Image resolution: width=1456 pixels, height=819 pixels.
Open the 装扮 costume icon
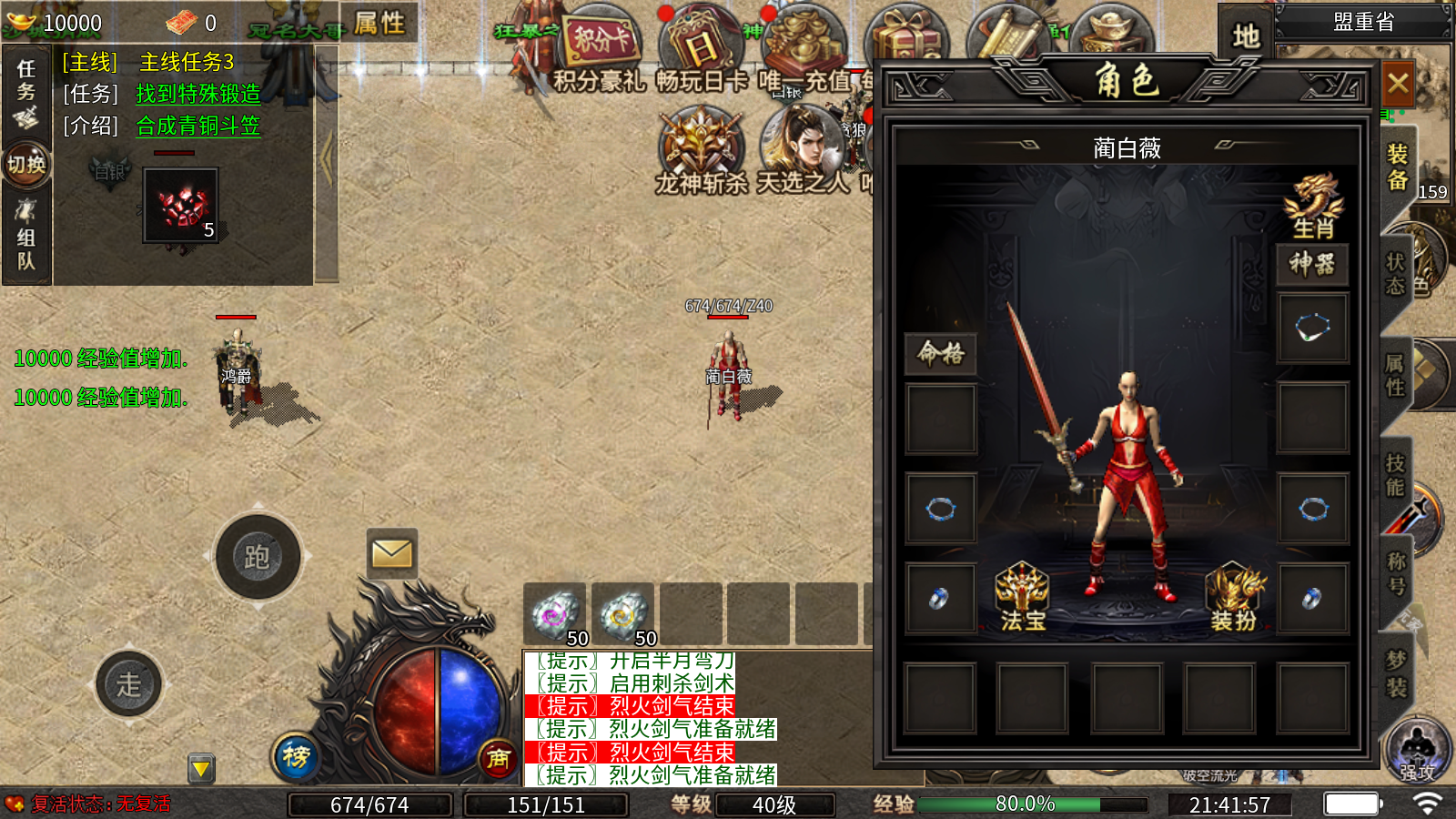click(x=1233, y=598)
